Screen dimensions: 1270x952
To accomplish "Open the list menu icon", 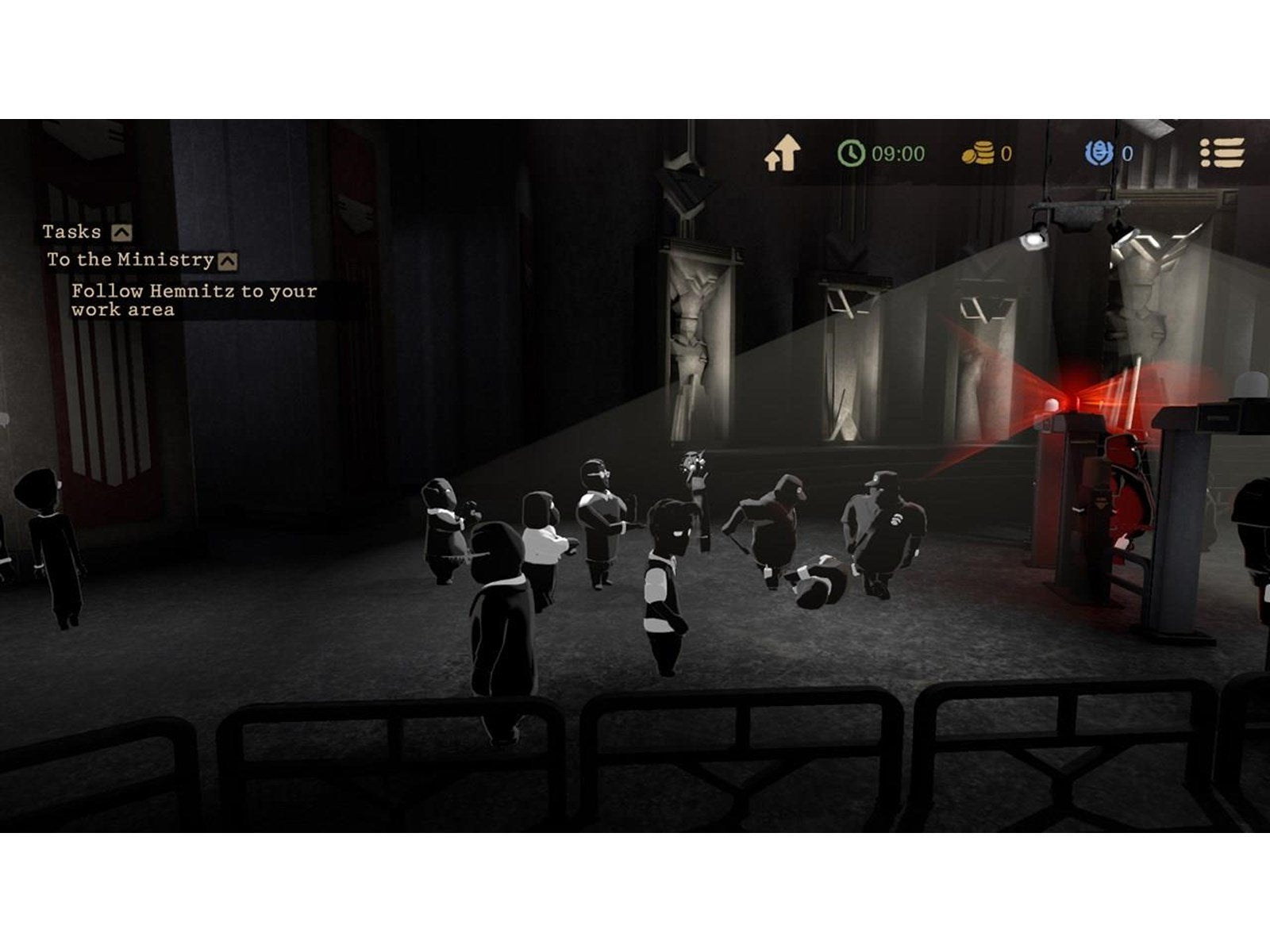I will coord(1222,153).
